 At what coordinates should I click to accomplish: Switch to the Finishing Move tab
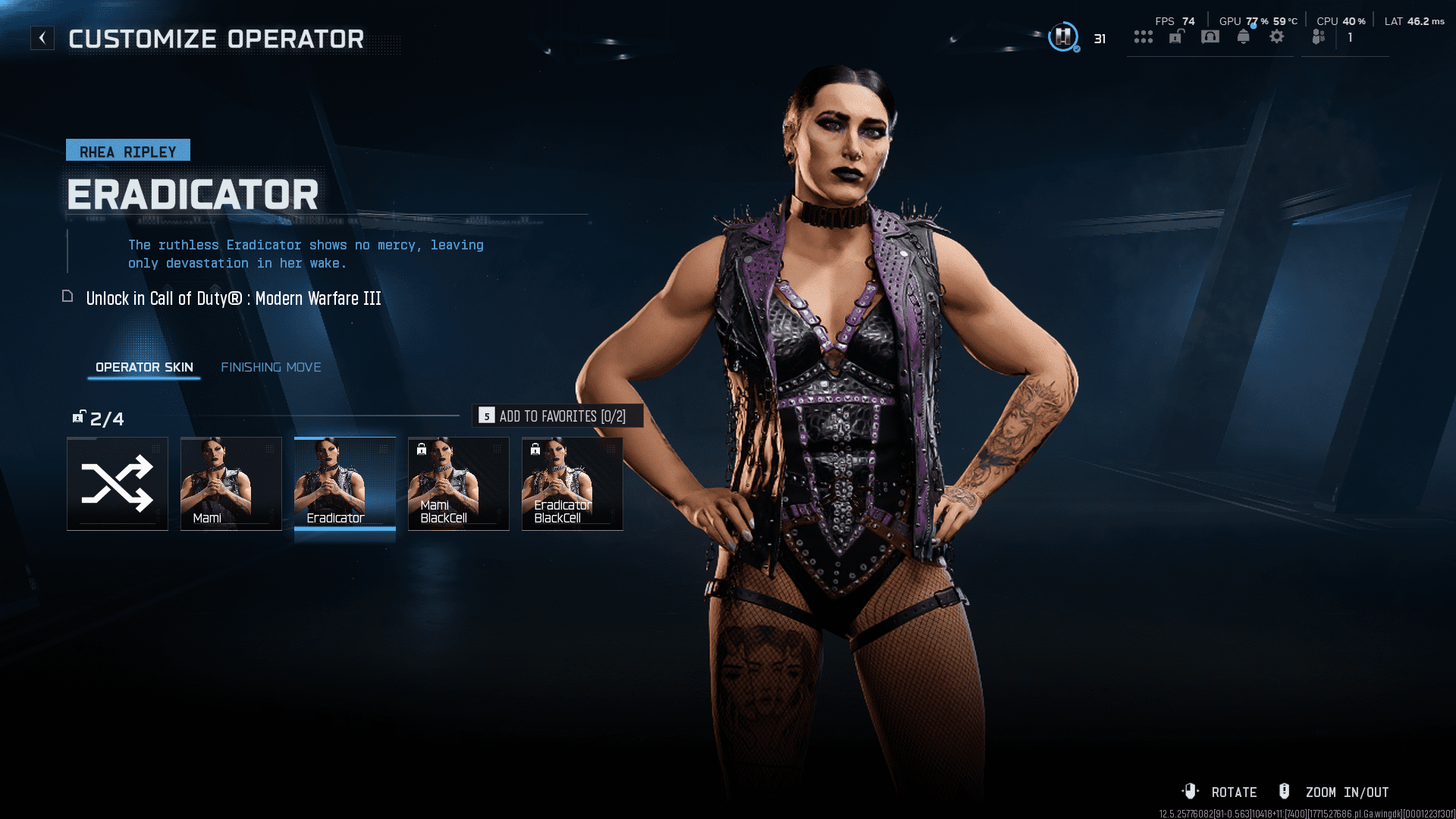(271, 367)
